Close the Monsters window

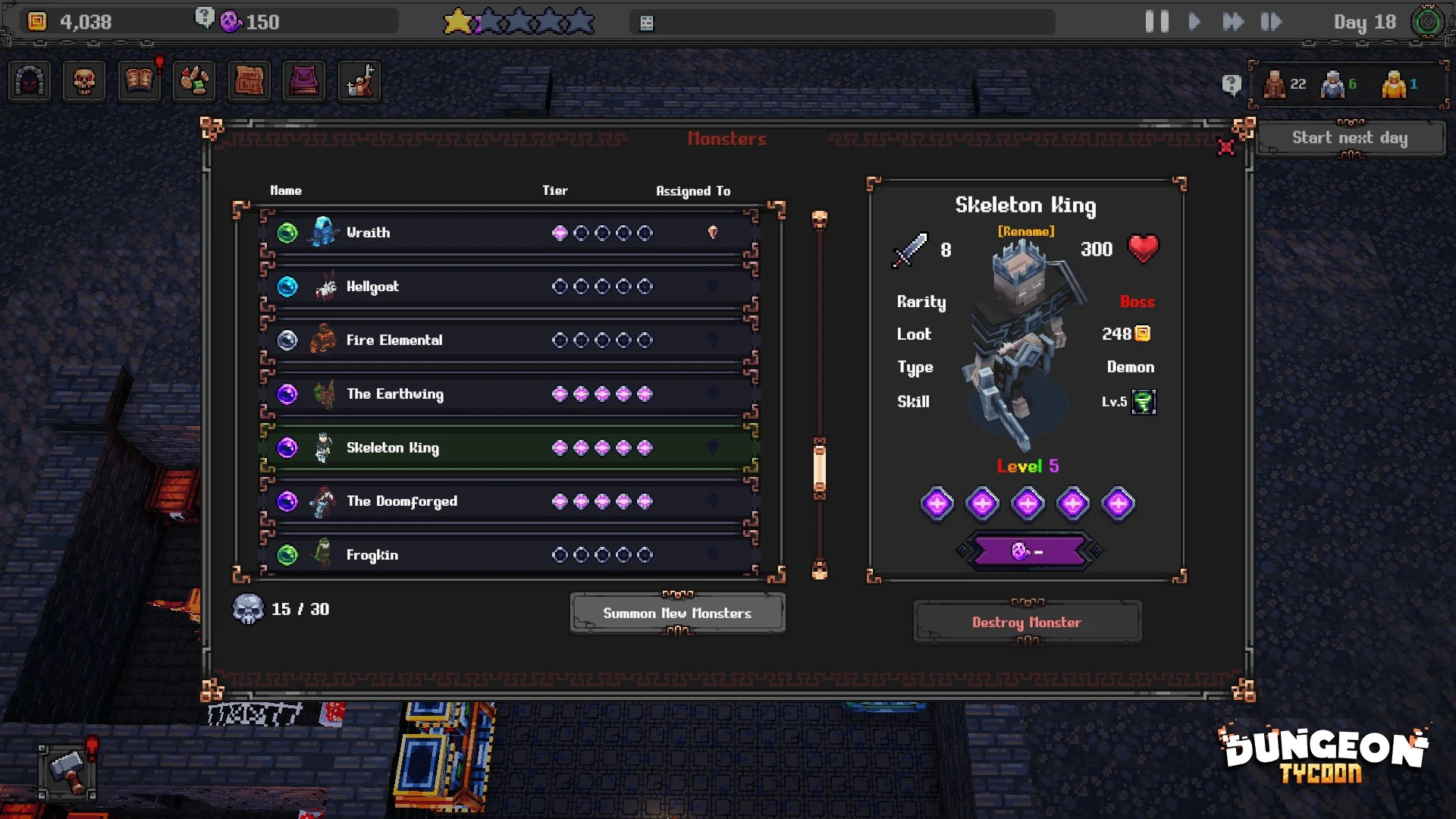[x=1225, y=147]
